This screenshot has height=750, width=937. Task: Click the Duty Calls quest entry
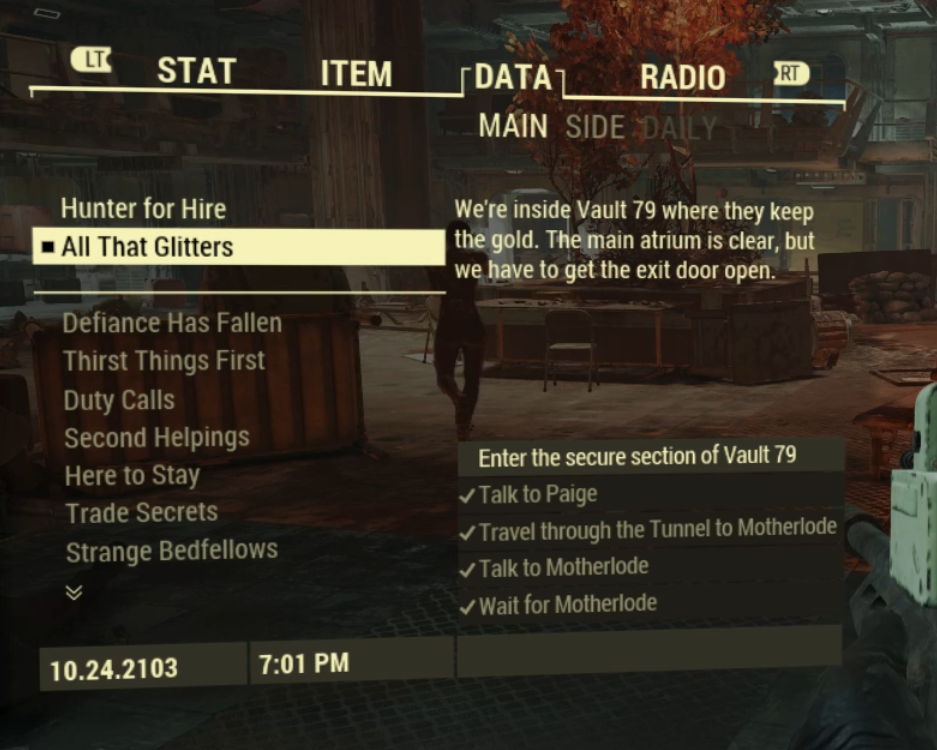pyautogui.click(x=119, y=400)
